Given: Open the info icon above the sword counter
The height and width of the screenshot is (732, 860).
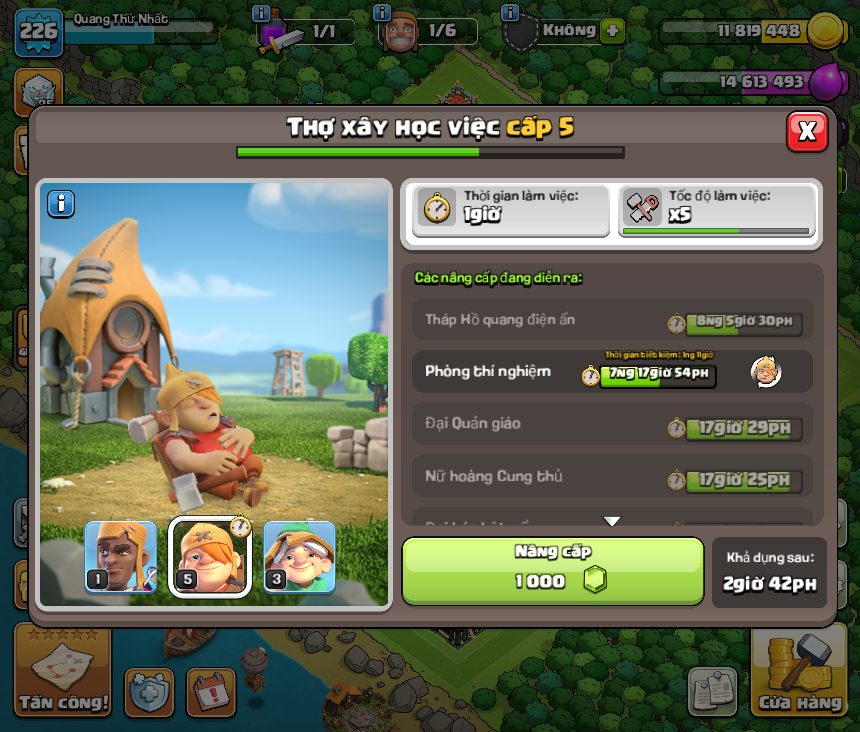Looking at the screenshot, I should coord(262,13).
